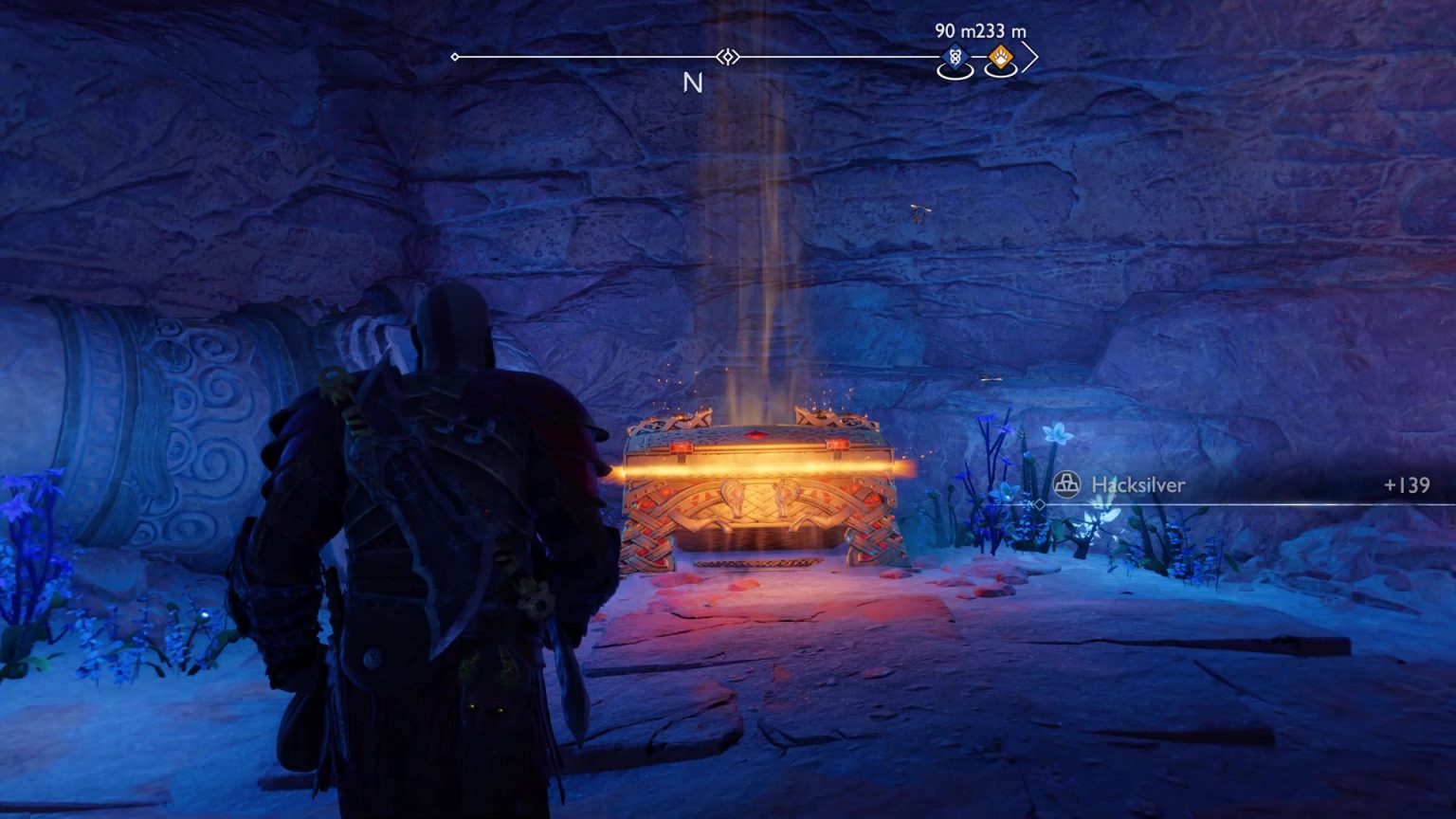Toggle the orange favor marker diamond
The image size is (1456, 819).
coord(1000,57)
